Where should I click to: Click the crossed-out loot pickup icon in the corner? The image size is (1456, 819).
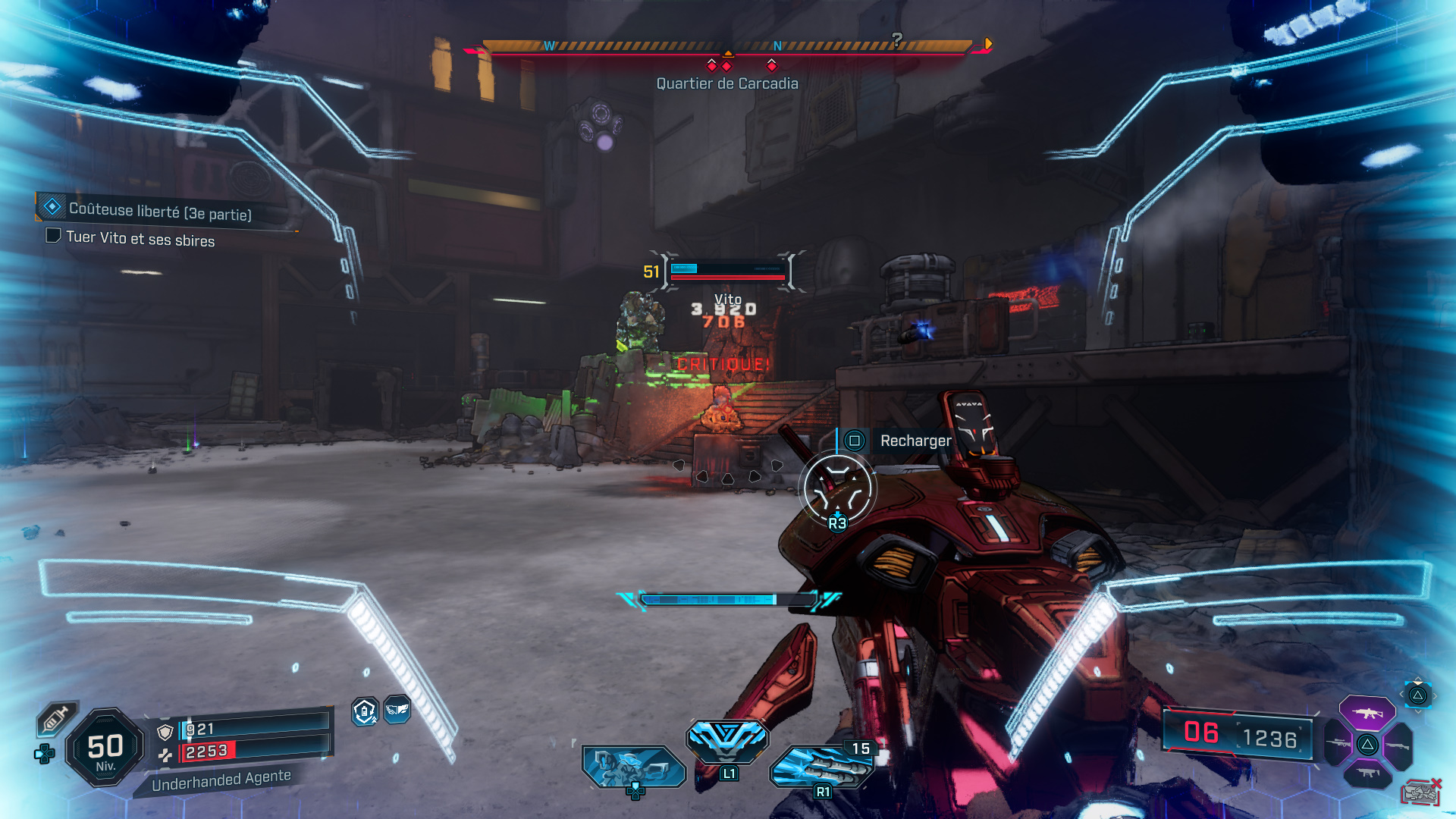[x=1422, y=791]
